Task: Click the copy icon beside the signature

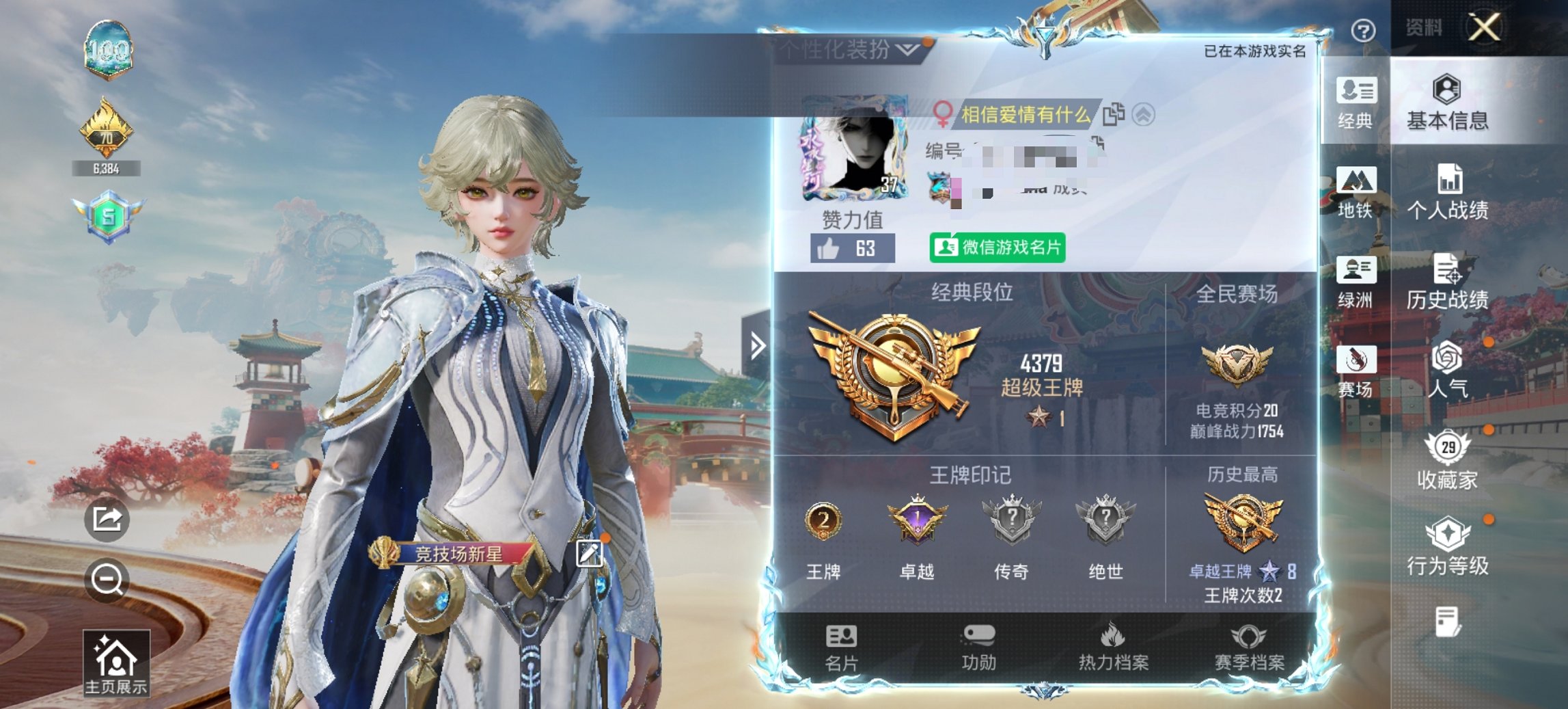Action: coord(1114,115)
